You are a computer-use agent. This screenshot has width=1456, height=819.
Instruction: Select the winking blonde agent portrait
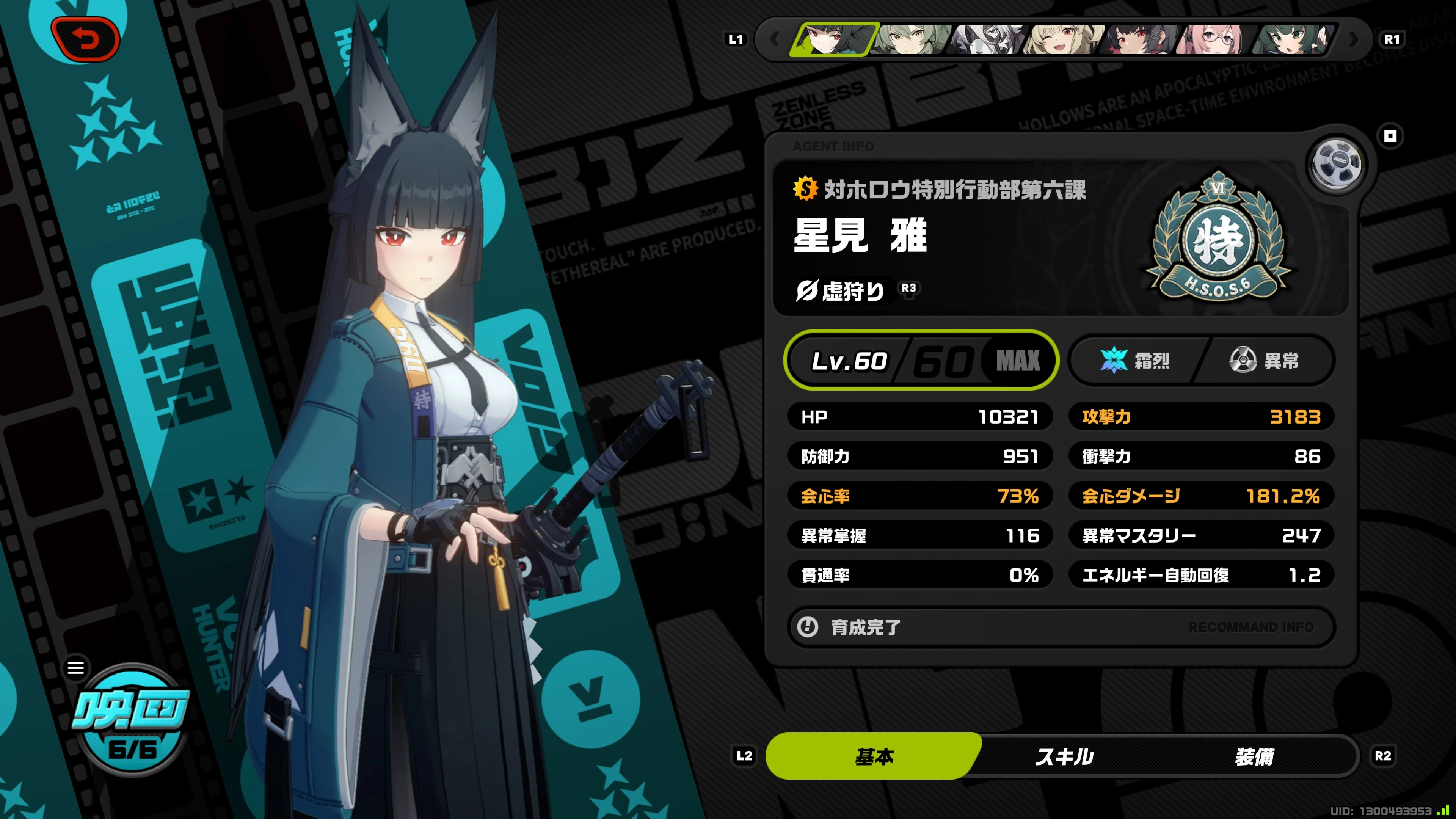1063,39
